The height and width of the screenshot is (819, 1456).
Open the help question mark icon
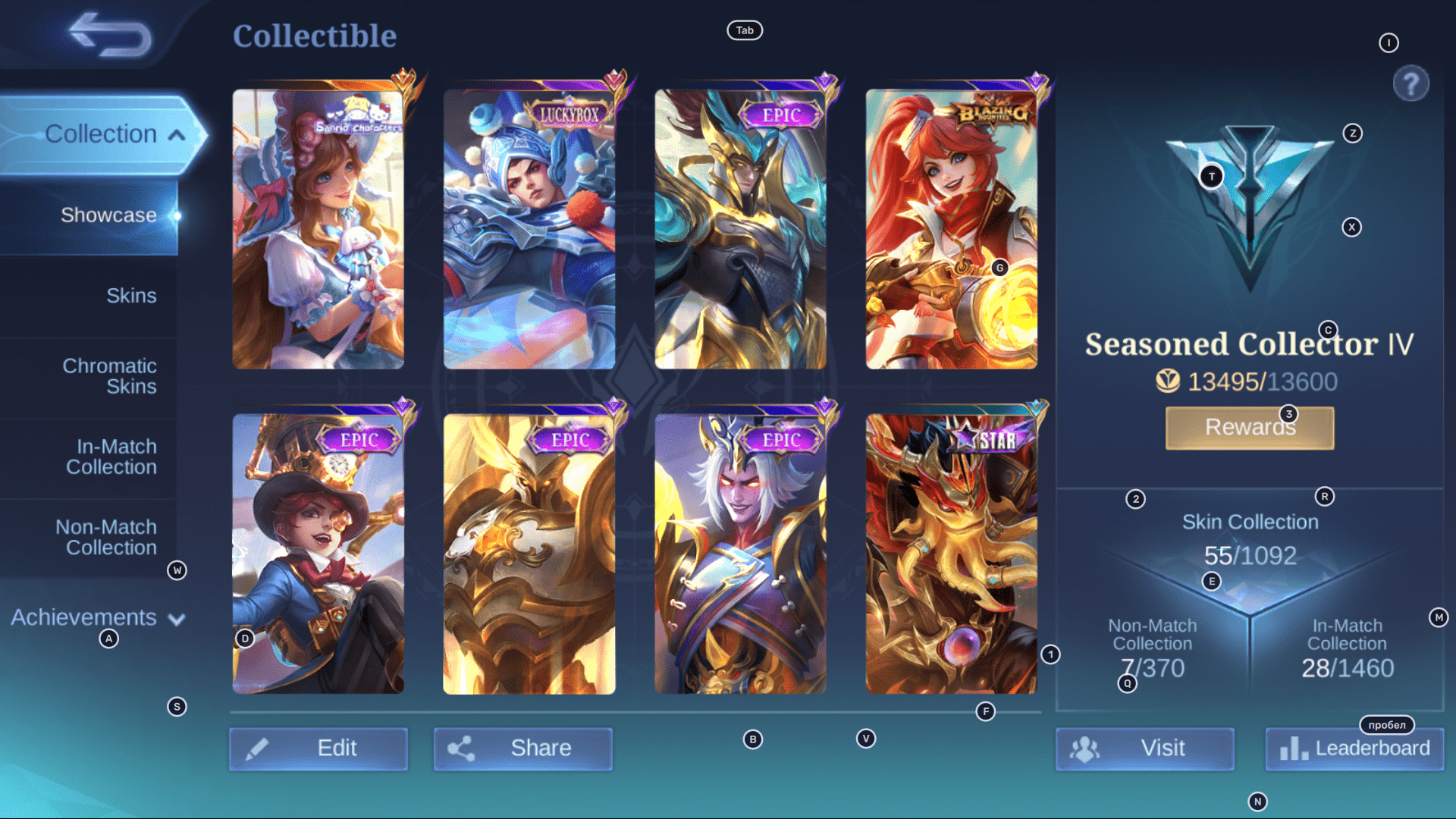(1410, 83)
